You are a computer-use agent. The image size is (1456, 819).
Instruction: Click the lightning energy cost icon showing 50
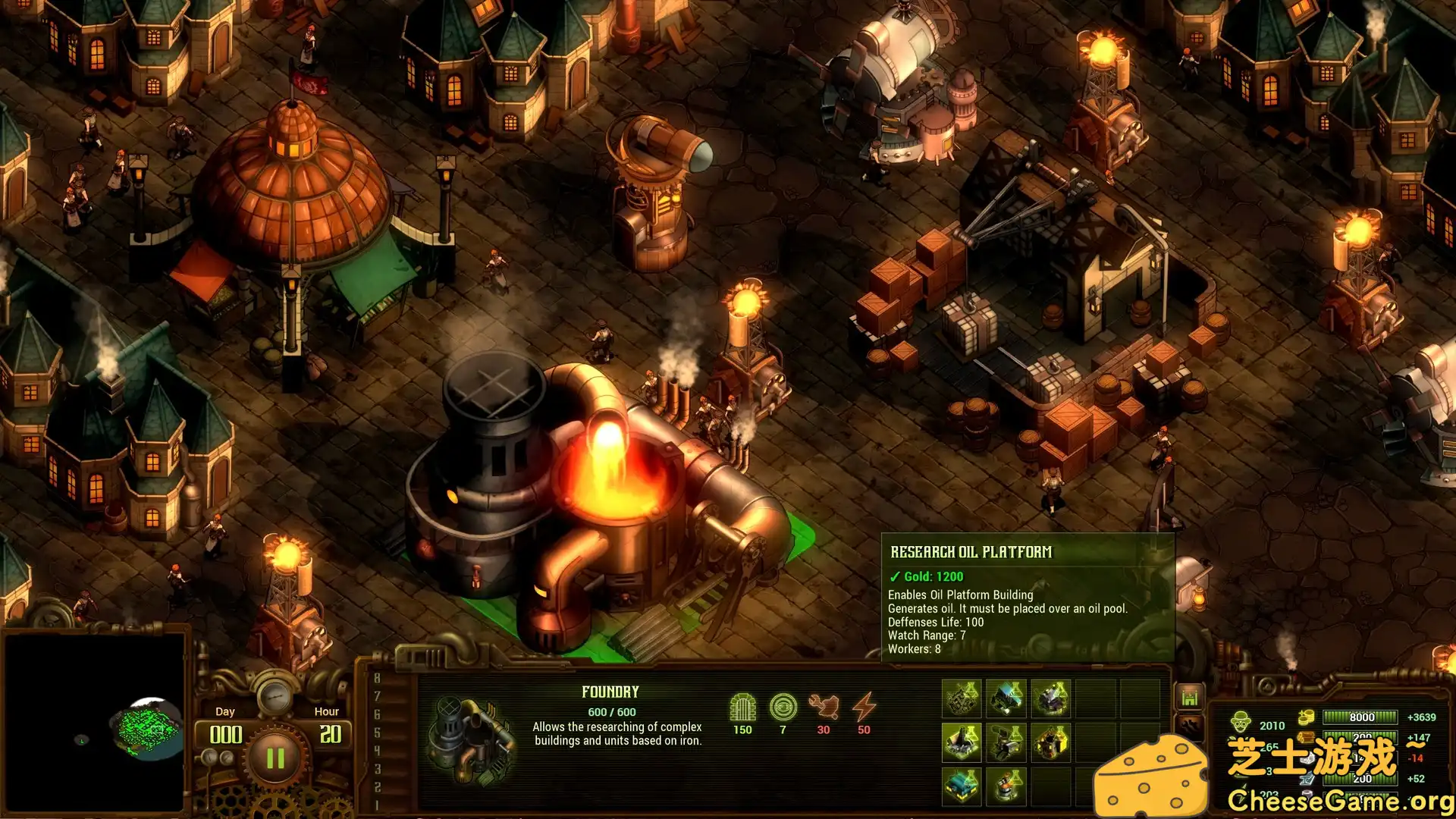click(x=862, y=708)
